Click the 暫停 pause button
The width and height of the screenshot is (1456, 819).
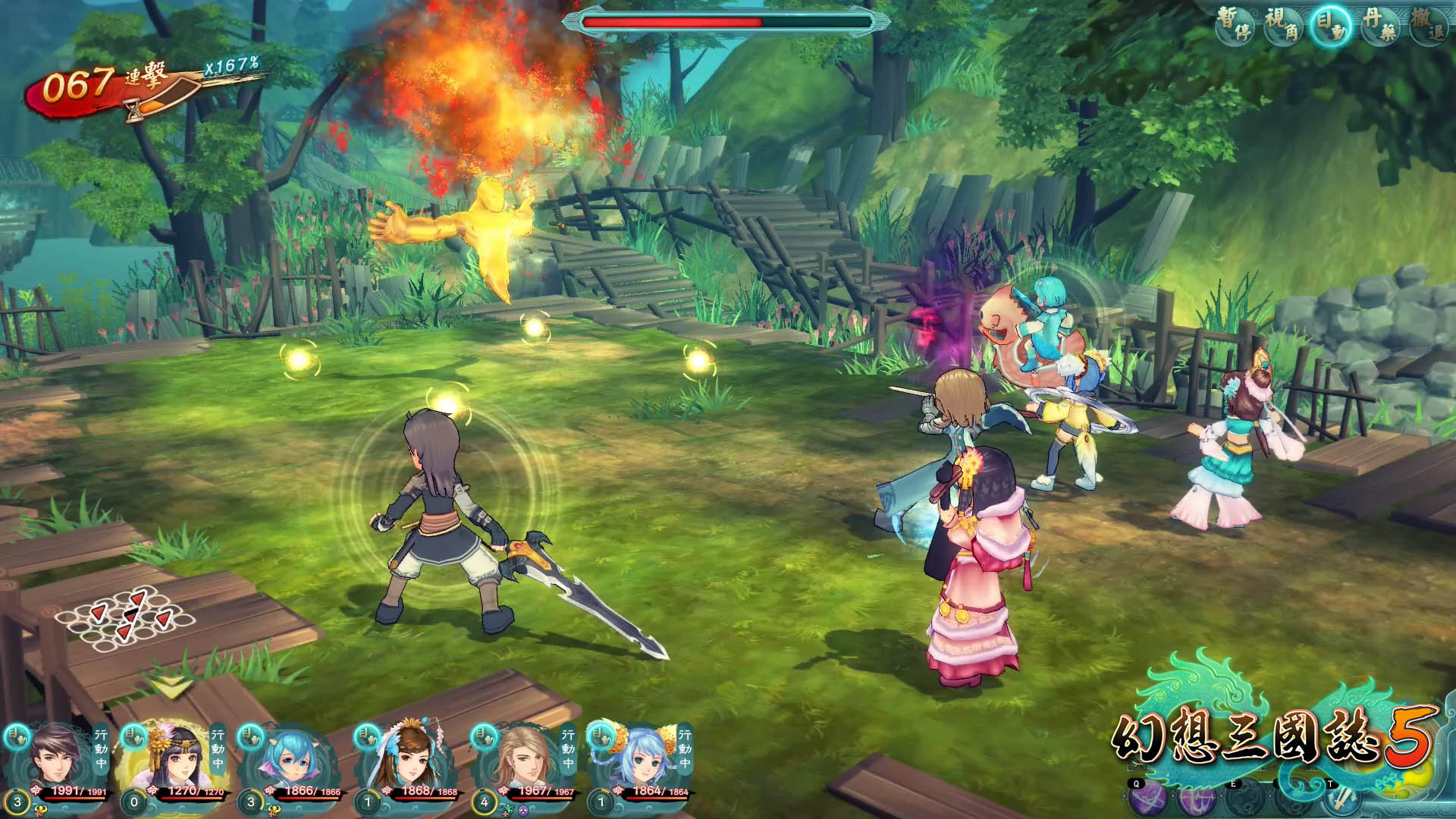pos(1235,24)
